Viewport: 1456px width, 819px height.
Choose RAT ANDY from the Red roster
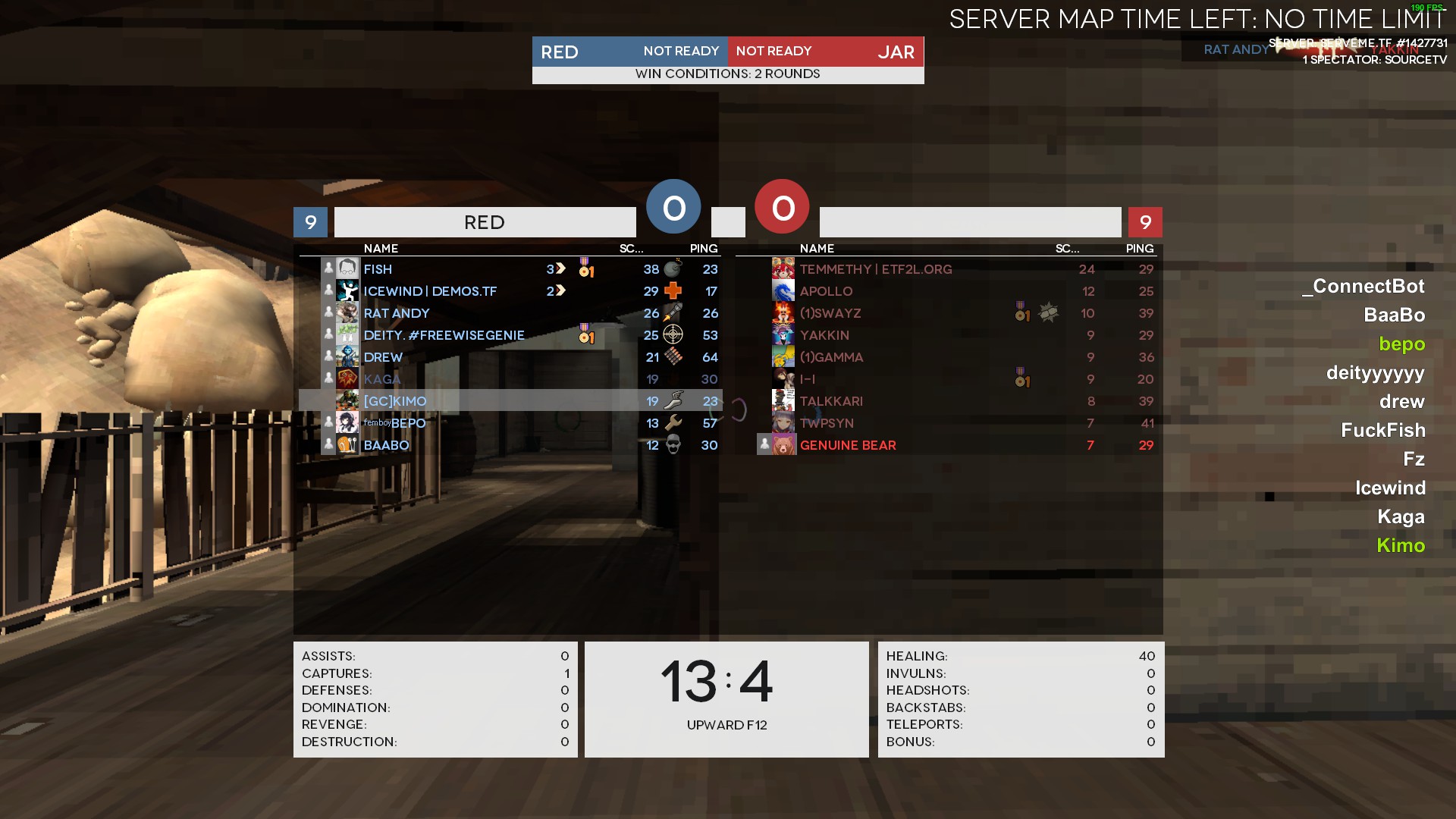396,313
